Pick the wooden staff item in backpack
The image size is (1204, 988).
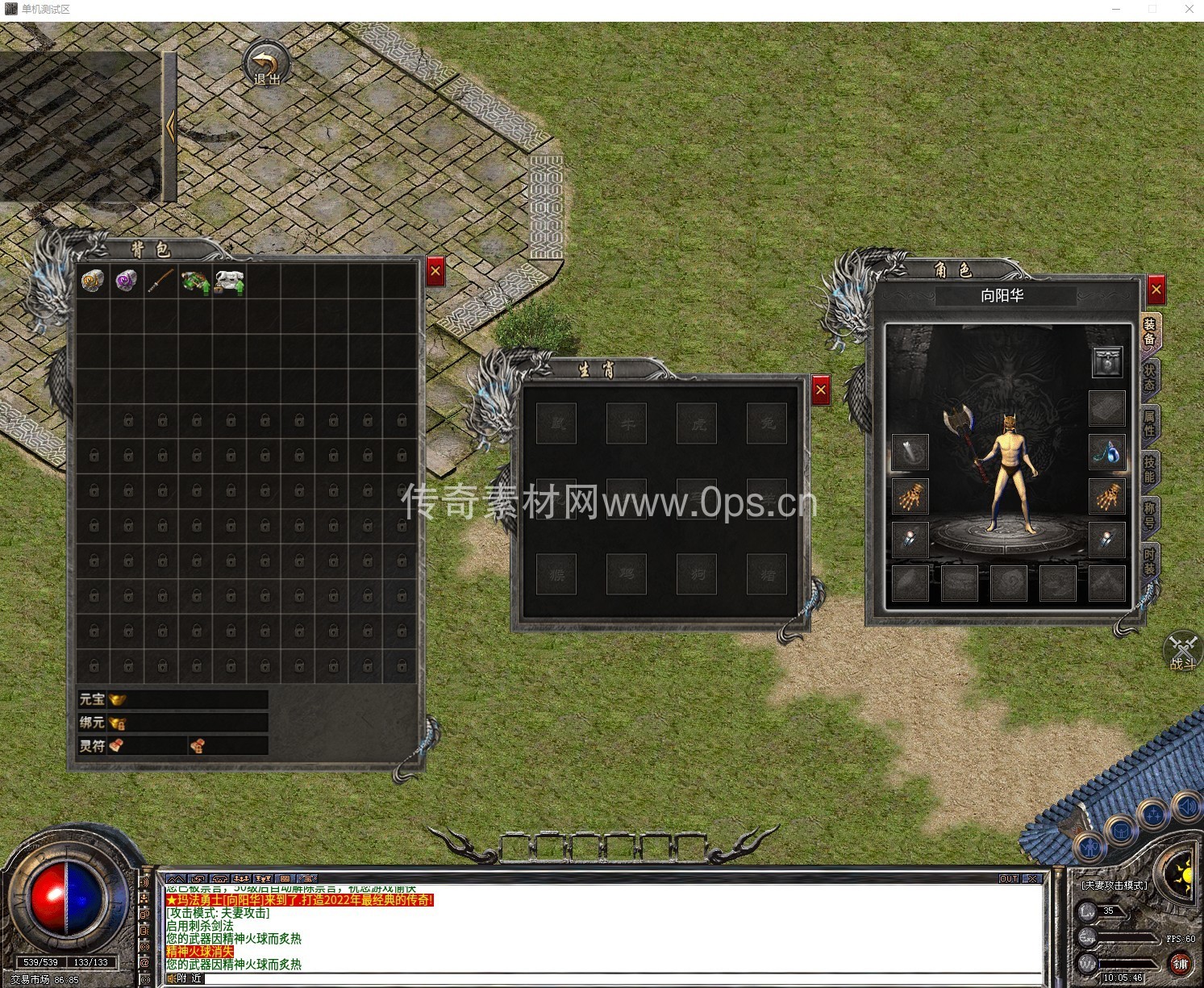point(160,281)
